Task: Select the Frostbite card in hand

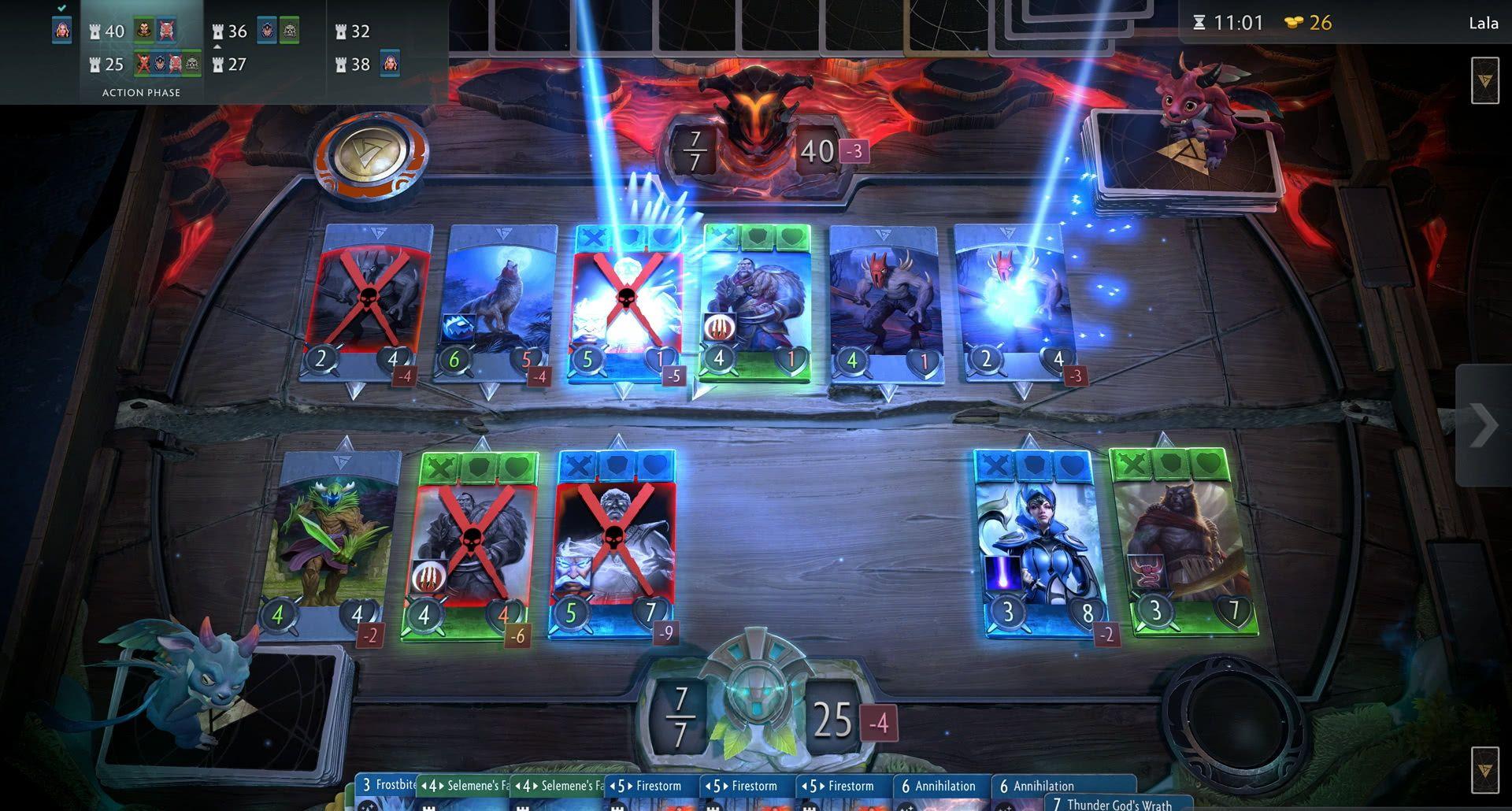Action: point(387,786)
